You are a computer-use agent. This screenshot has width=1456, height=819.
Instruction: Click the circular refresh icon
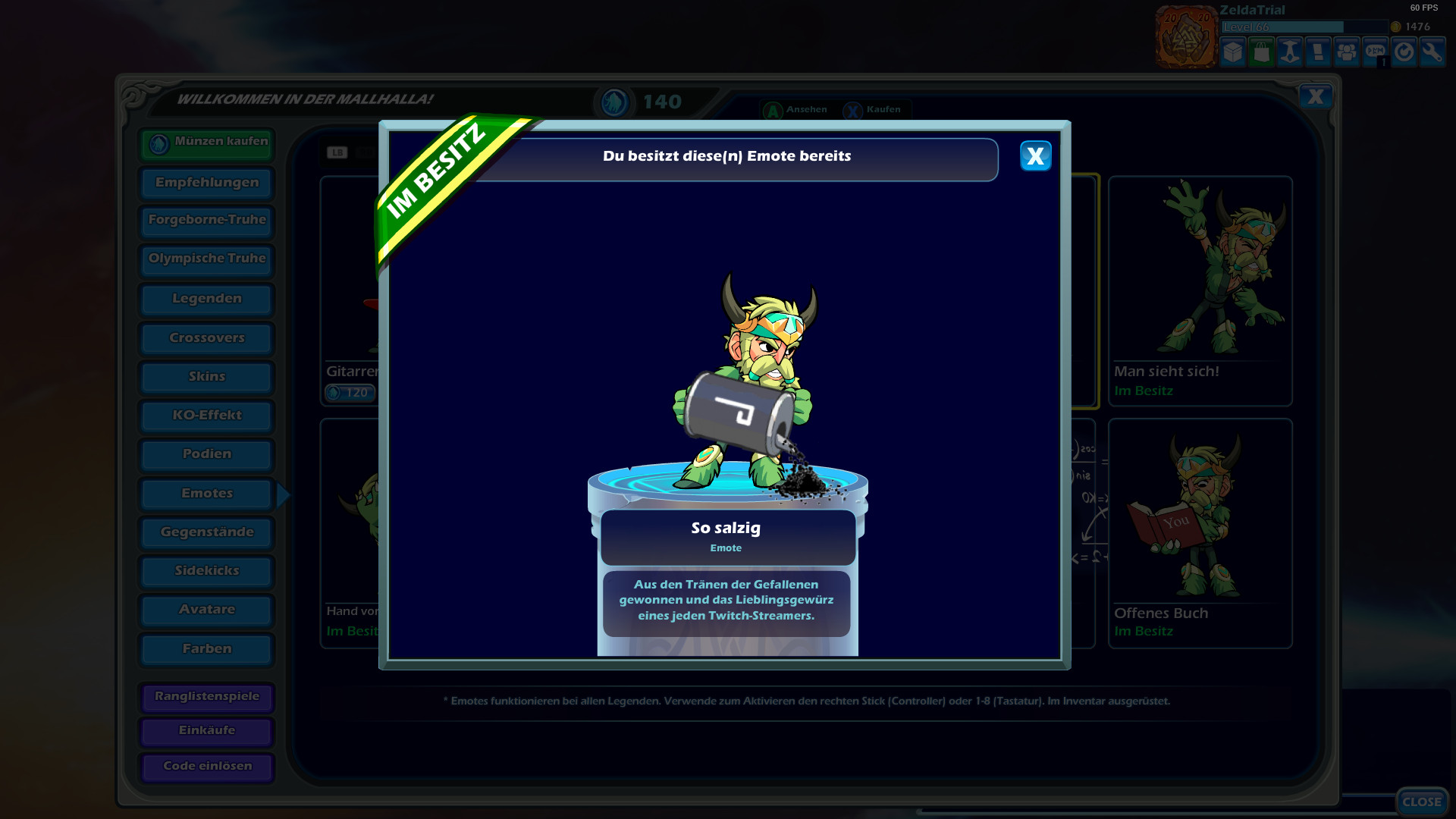point(1404,52)
